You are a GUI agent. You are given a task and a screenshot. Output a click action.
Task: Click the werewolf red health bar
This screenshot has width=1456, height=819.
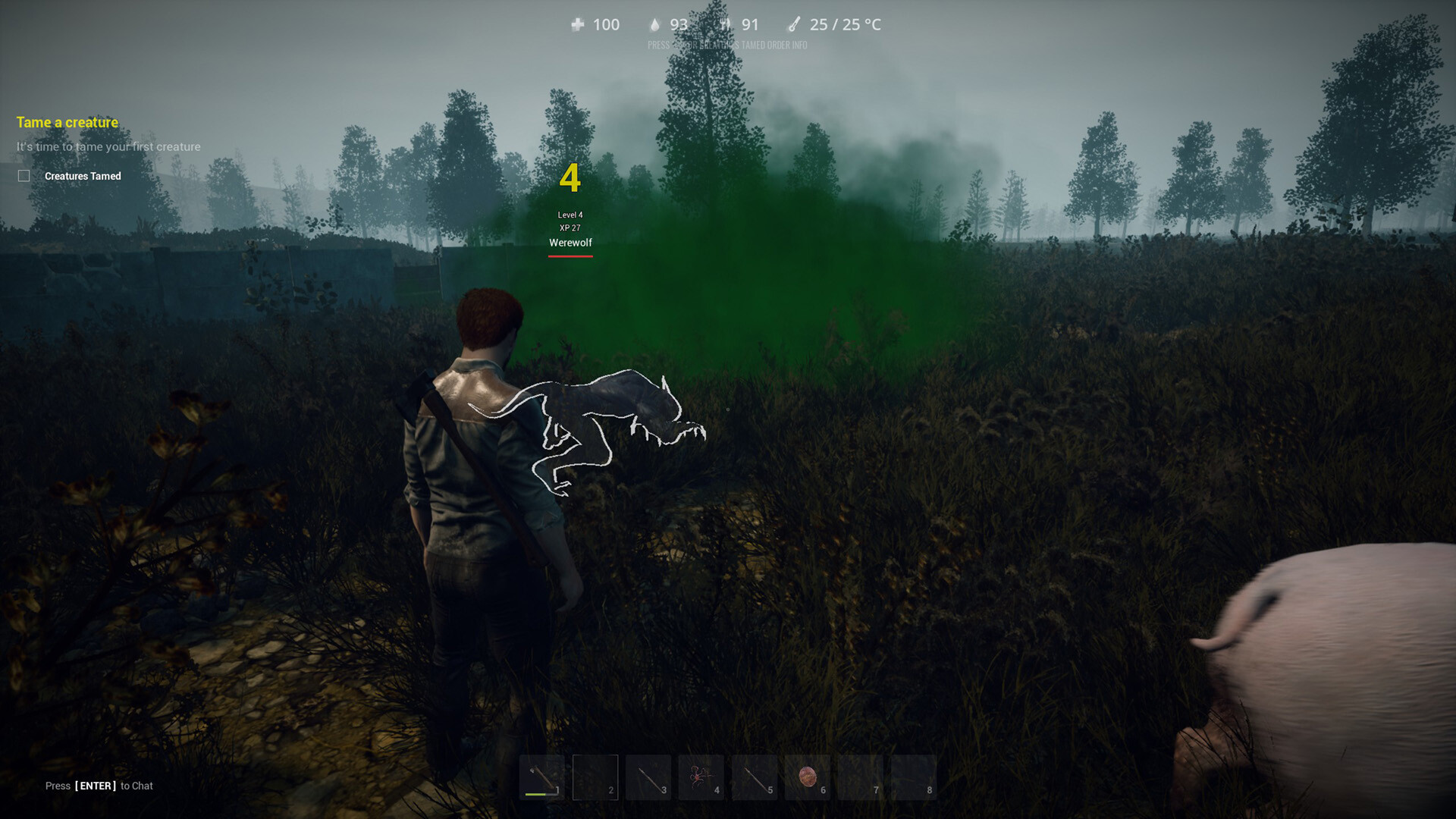570,256
